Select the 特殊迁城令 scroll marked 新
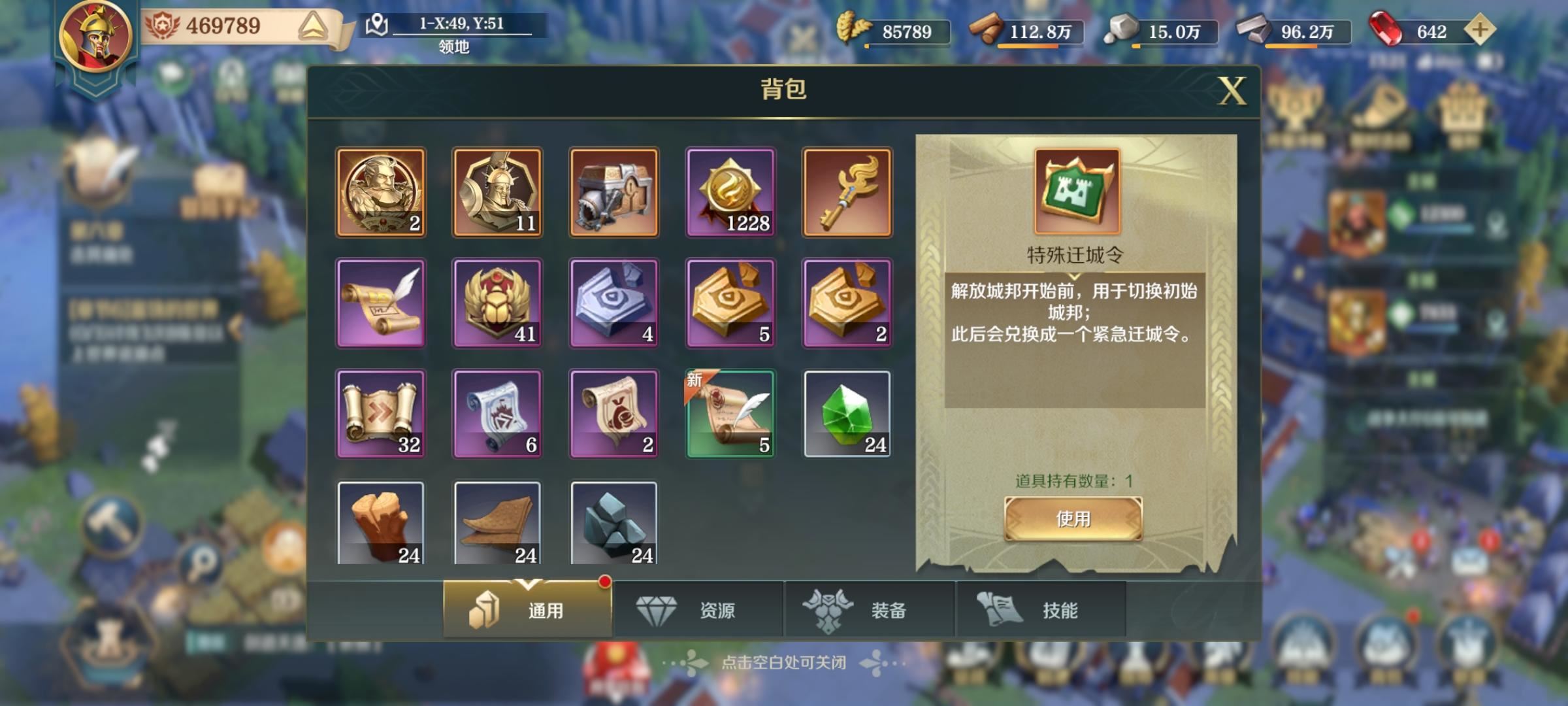Screen dimensions: 1568x706 tap(730, 412)
